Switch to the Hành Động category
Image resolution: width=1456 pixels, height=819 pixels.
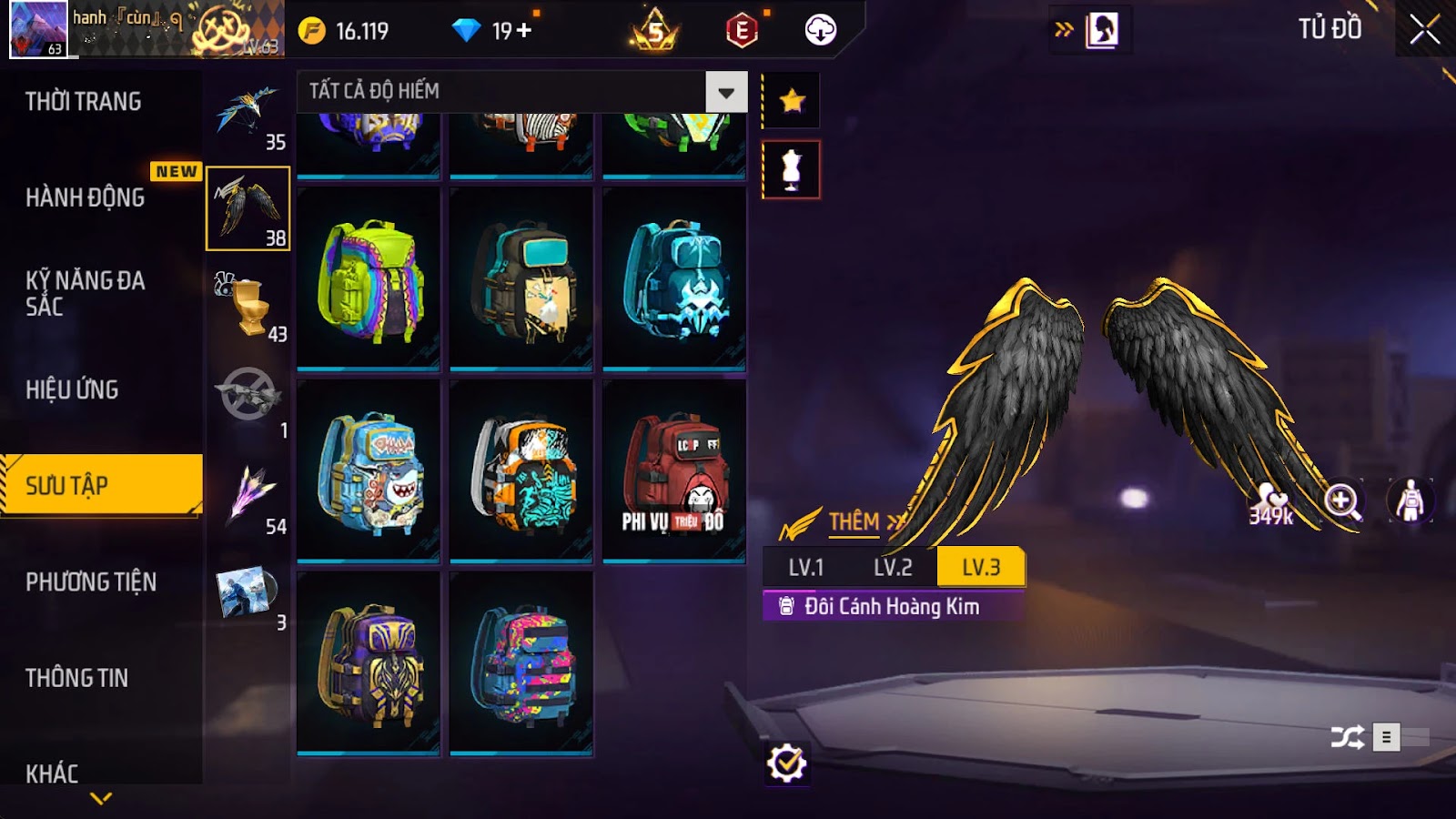tap(85, 197)
